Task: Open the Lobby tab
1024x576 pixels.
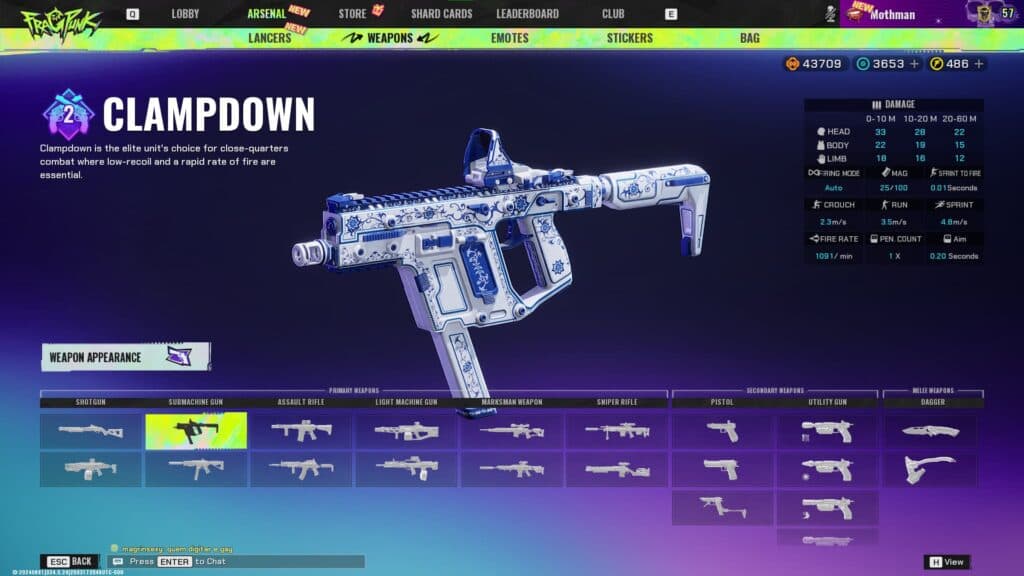Action: [x=185, y=14]
